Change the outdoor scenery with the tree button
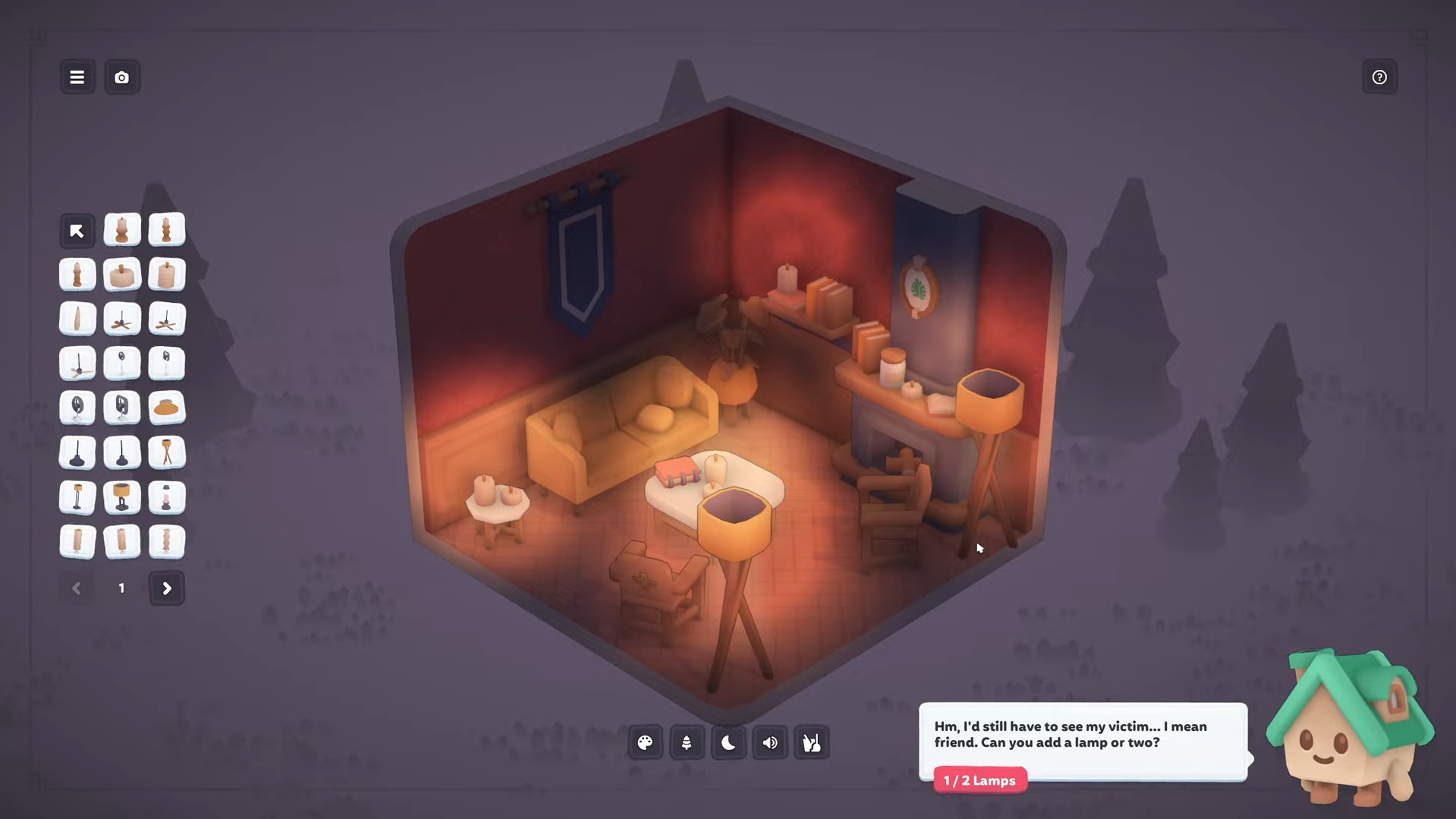The width and height of the screenshot is (1456, 819). click(687, 743)
